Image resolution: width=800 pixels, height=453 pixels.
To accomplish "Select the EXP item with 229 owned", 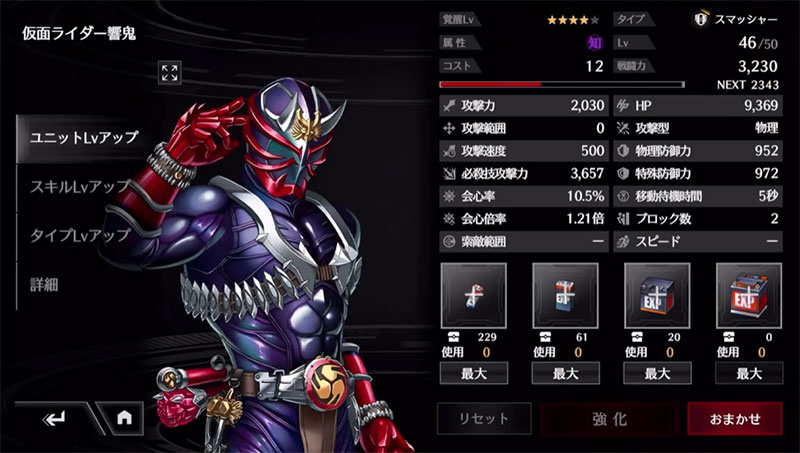I will tap(474, 295).
